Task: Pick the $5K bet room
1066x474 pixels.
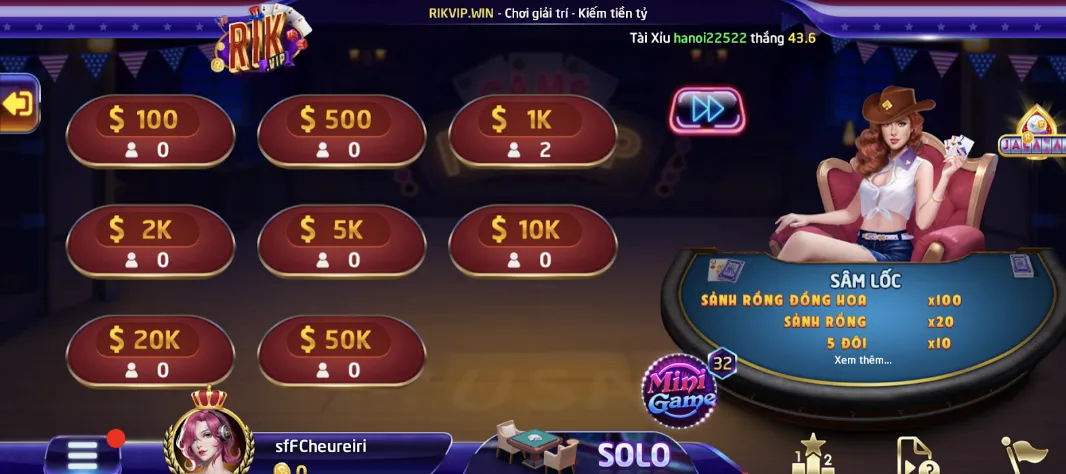Action: 341,241
